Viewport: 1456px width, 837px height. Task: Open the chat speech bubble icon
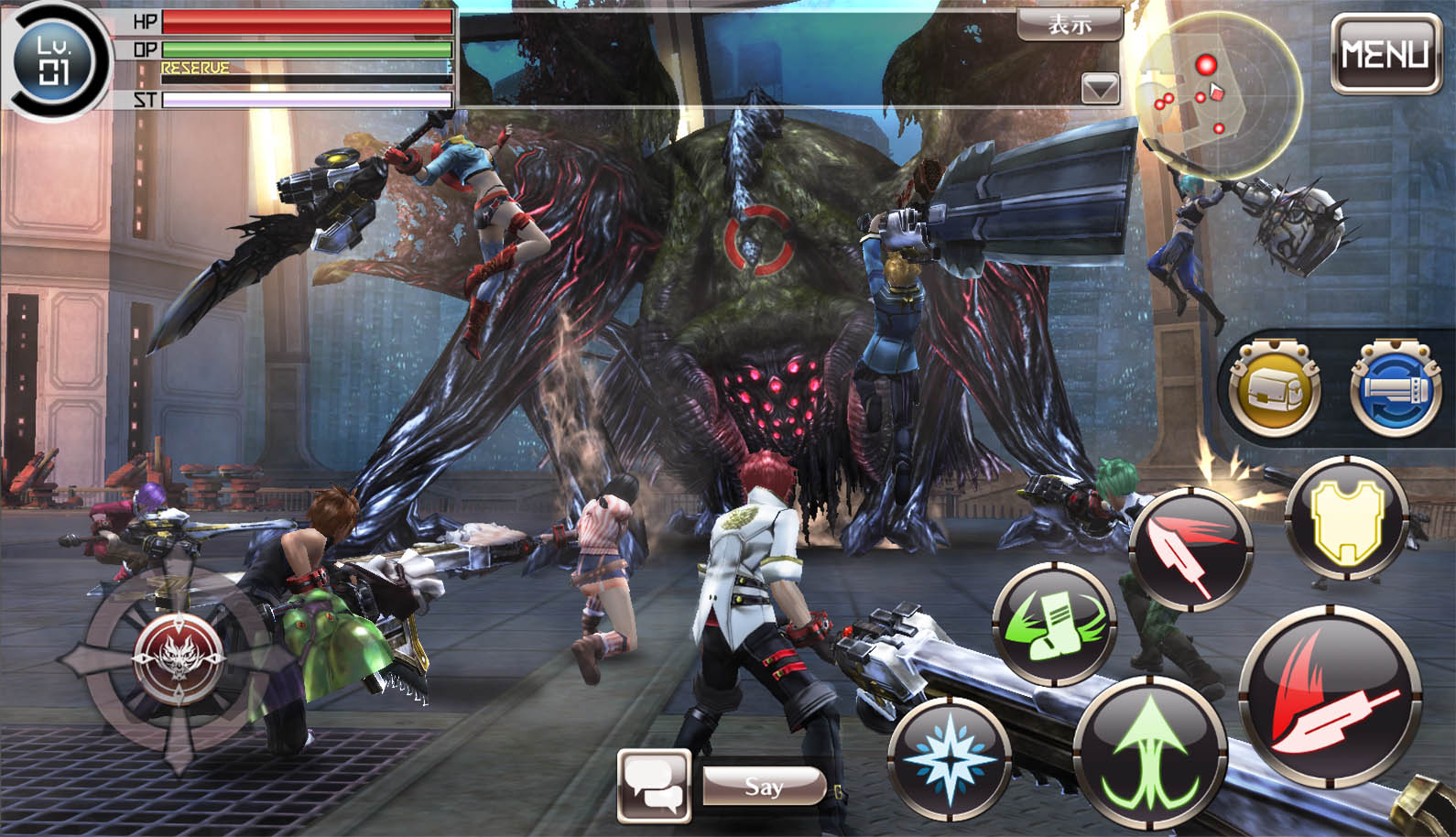(x=653, y=785)
